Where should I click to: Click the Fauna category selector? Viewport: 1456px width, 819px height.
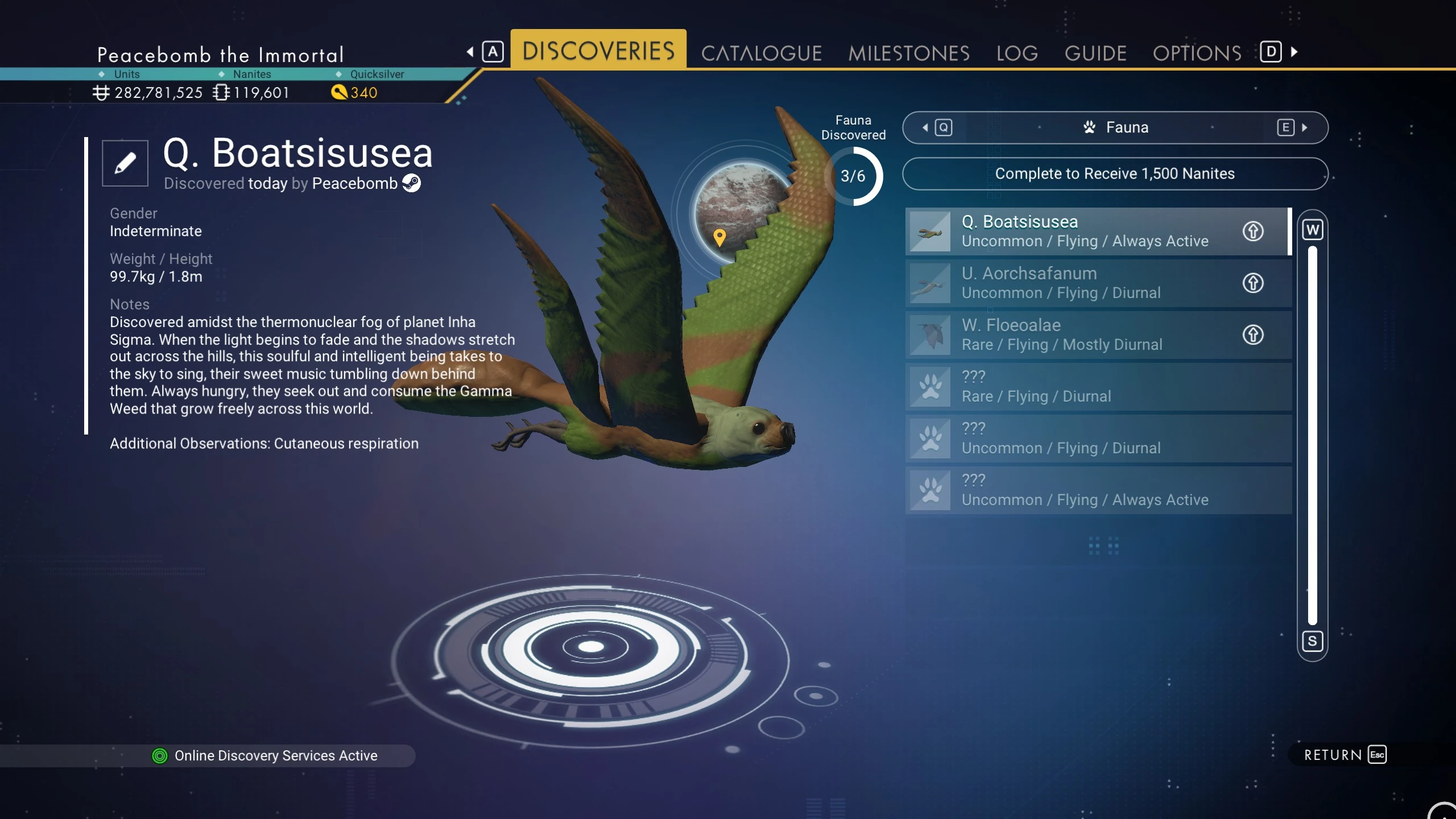[x=1115, y=127]
